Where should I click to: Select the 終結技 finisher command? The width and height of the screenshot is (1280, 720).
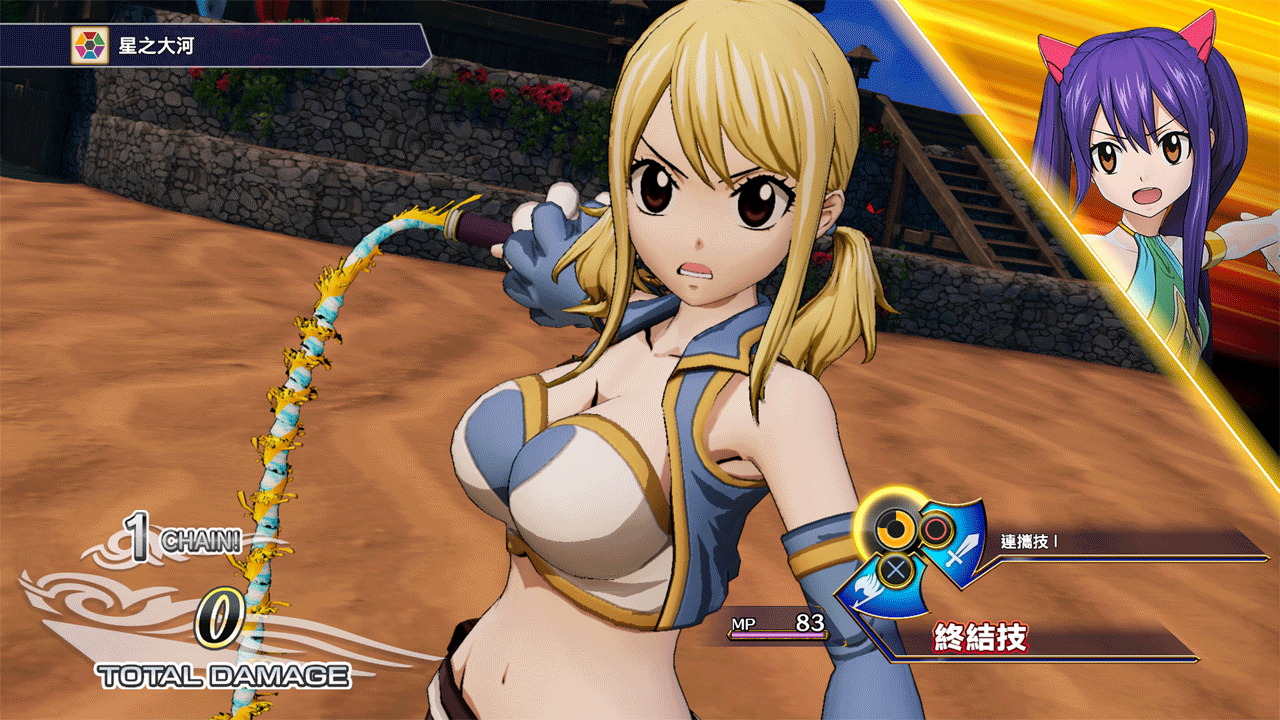tap(981, 637)
